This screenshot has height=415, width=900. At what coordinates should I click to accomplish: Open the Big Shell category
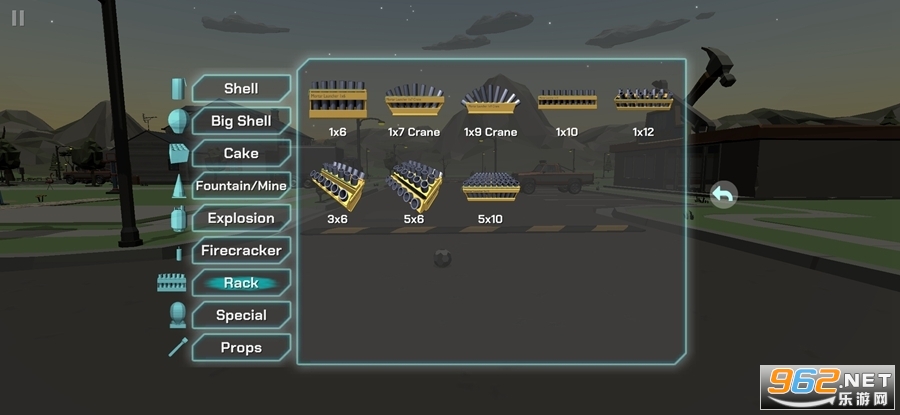pos(241,121)
